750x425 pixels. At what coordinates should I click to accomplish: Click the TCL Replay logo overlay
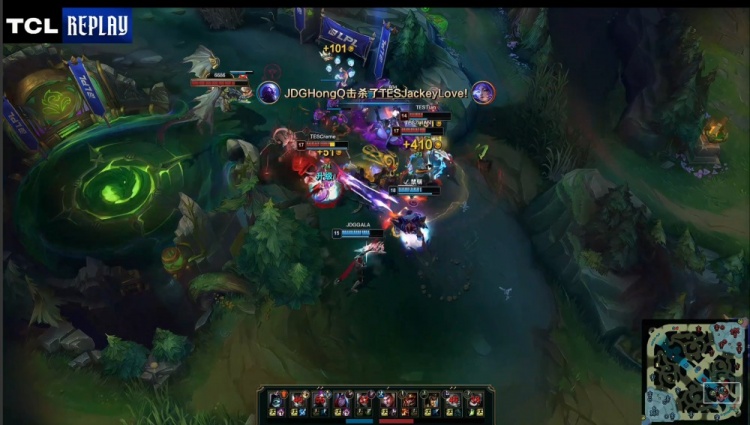point(67,24)
